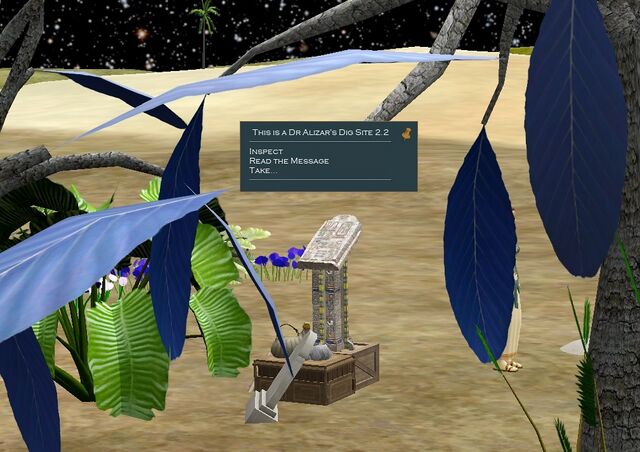Image resolution: width=640 pixels, height=452 pixels.
Task: Choose Inspect in the dig site menu
Action: point(266,151)
